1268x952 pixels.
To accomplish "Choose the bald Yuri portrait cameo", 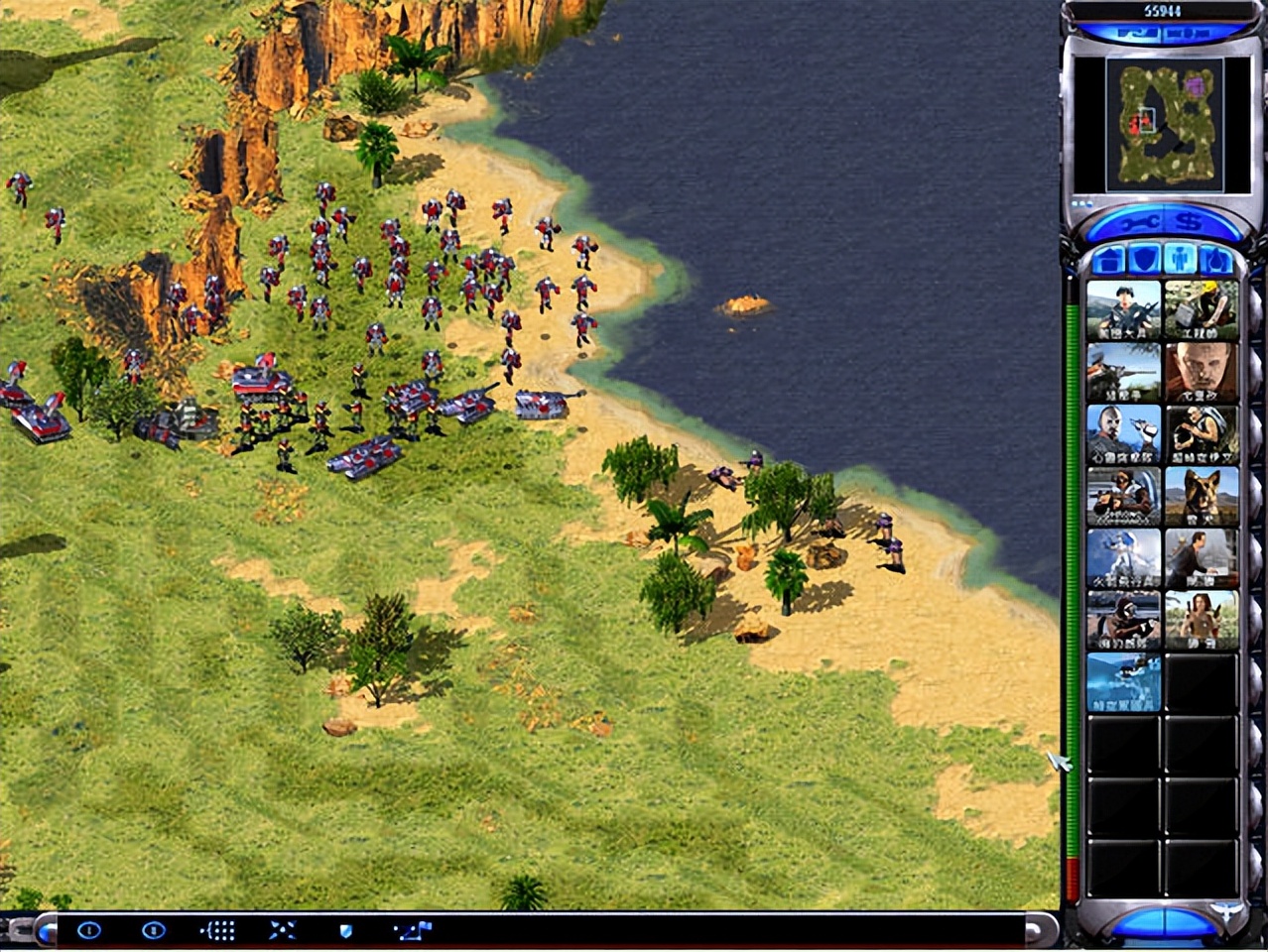I will [x=1202, y=372].
